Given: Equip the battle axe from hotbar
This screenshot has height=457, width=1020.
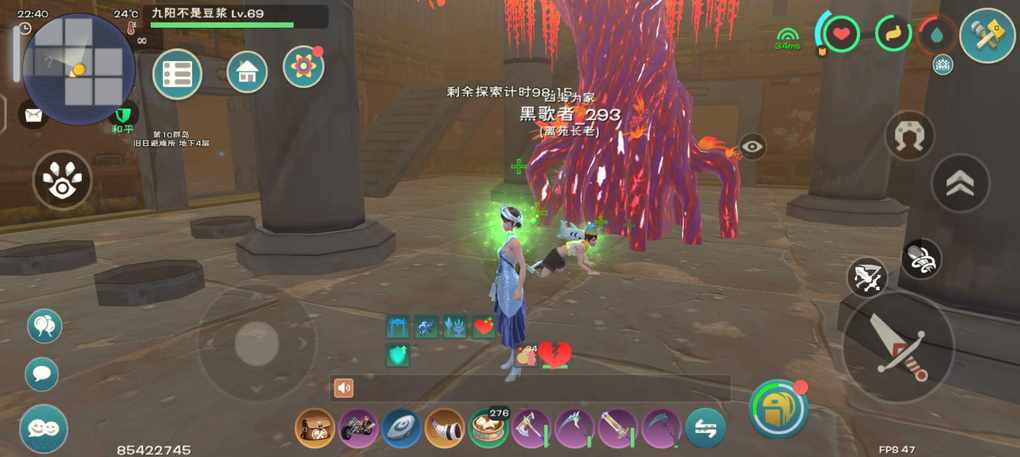Looking at the screenshot, I should tap(532, 428).
